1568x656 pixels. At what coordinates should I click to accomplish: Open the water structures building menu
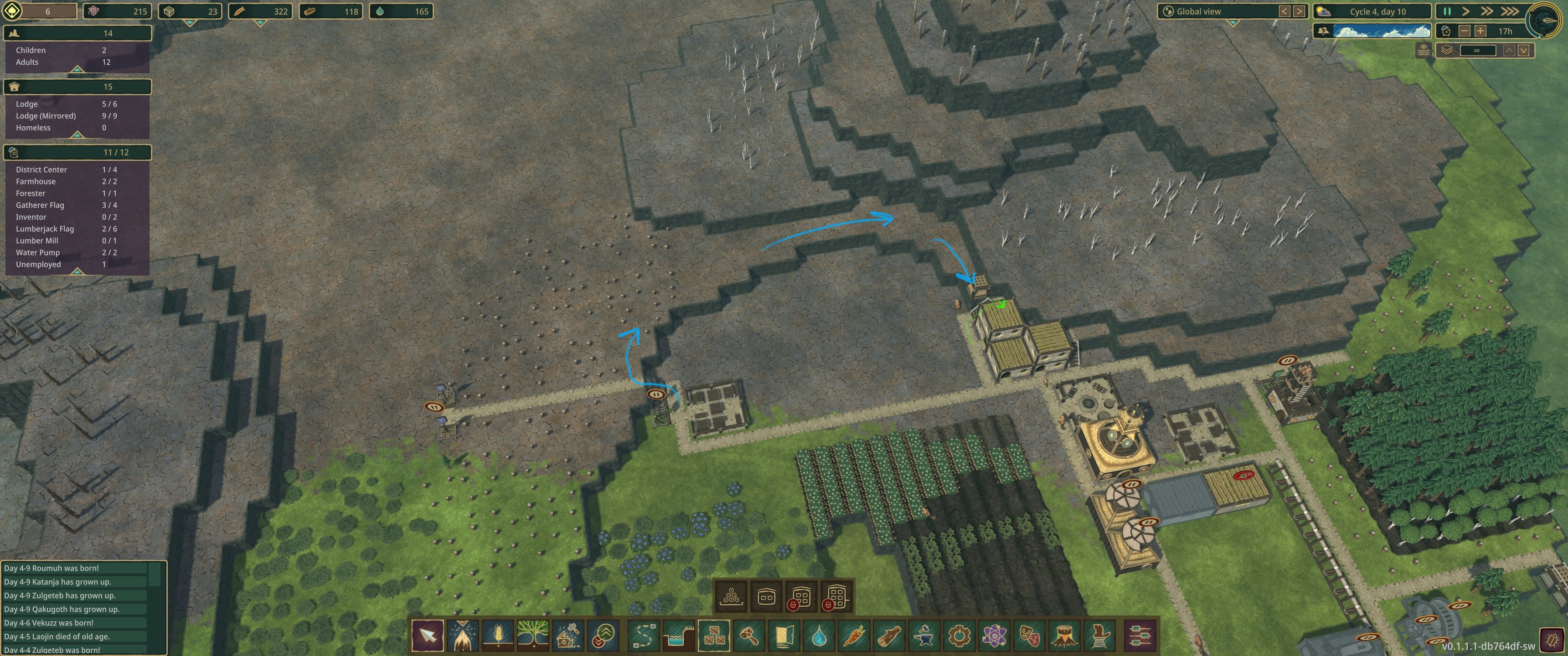[x=678, y=636]
